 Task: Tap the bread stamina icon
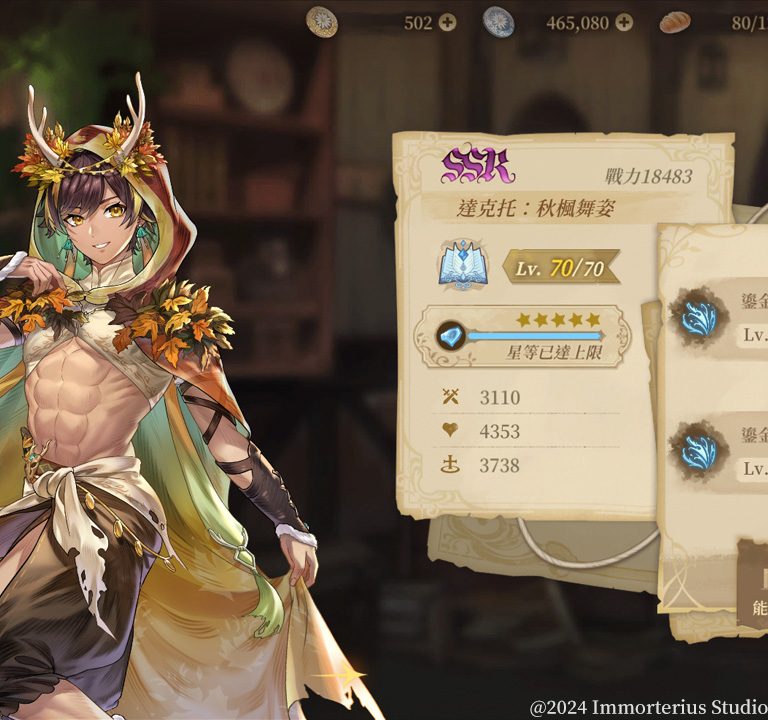click(676, 21)
